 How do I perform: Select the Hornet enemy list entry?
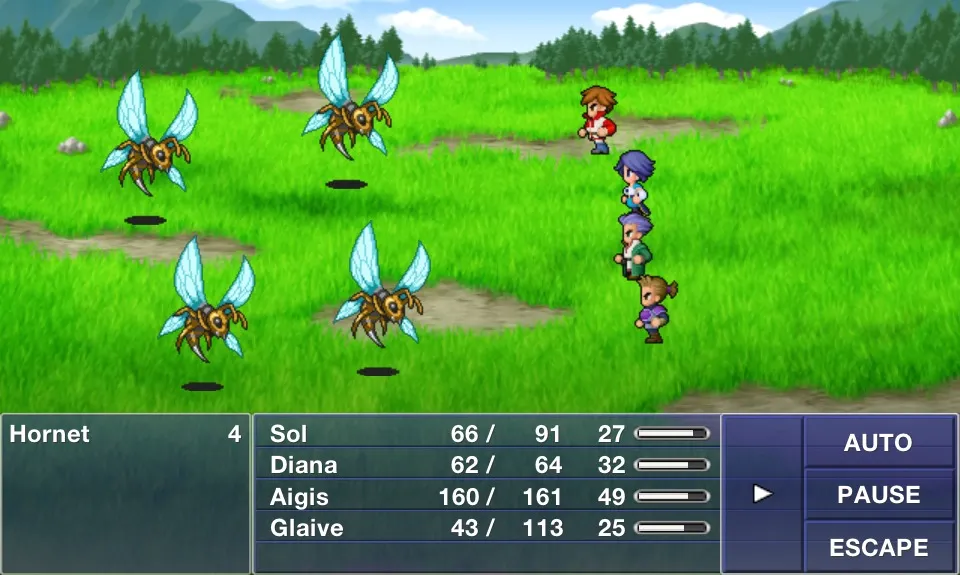(125, 434)
